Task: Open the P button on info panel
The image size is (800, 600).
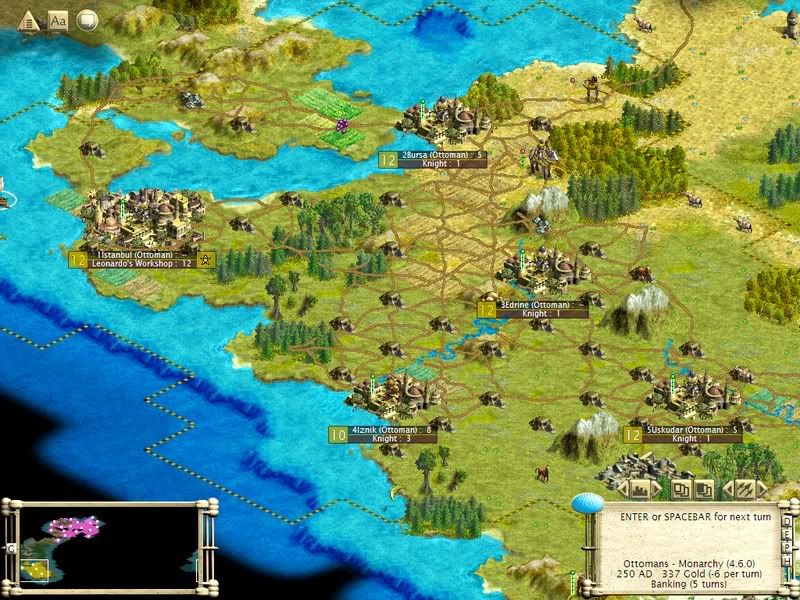Action: 789,546
